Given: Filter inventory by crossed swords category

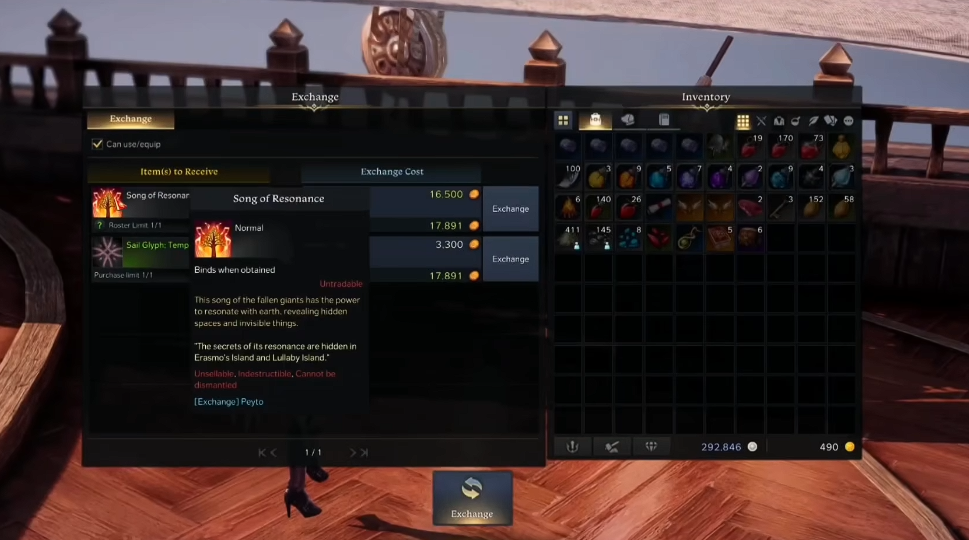Looking at the screenshot, I should coord(761,122).
